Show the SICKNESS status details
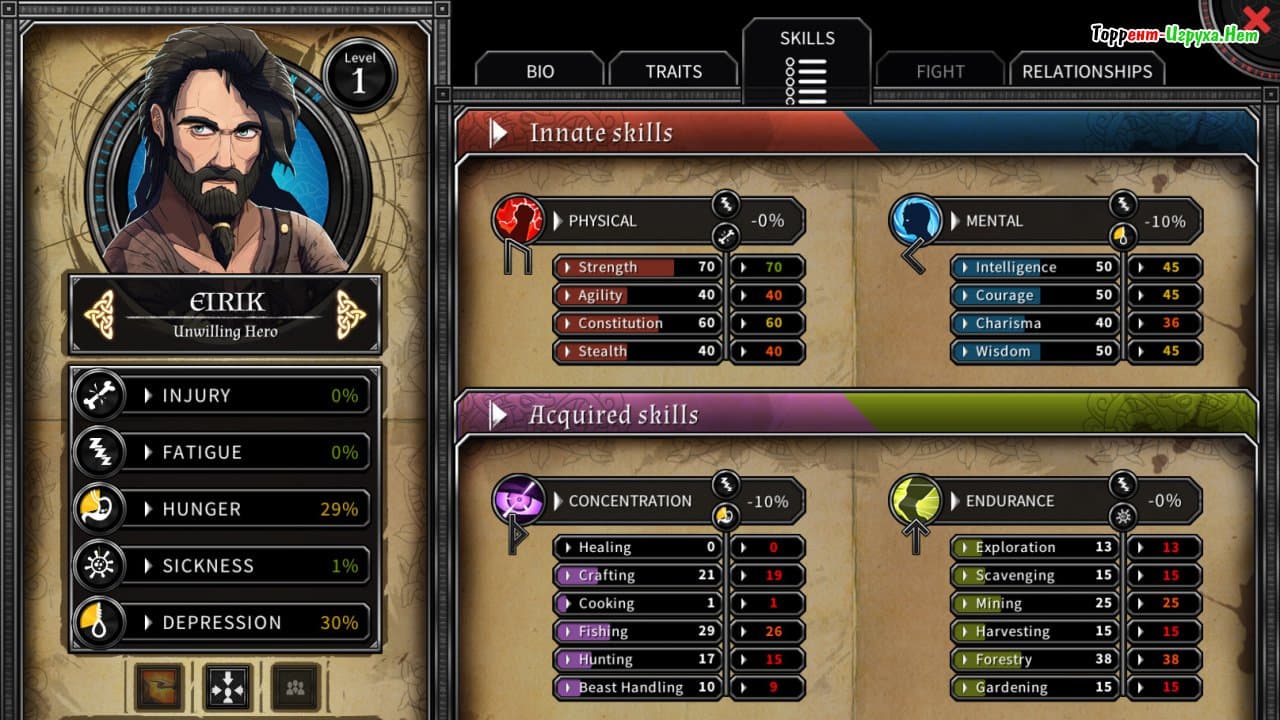Image resolution: width=1280 pixels, height=720 pixels. click(223, 566)
